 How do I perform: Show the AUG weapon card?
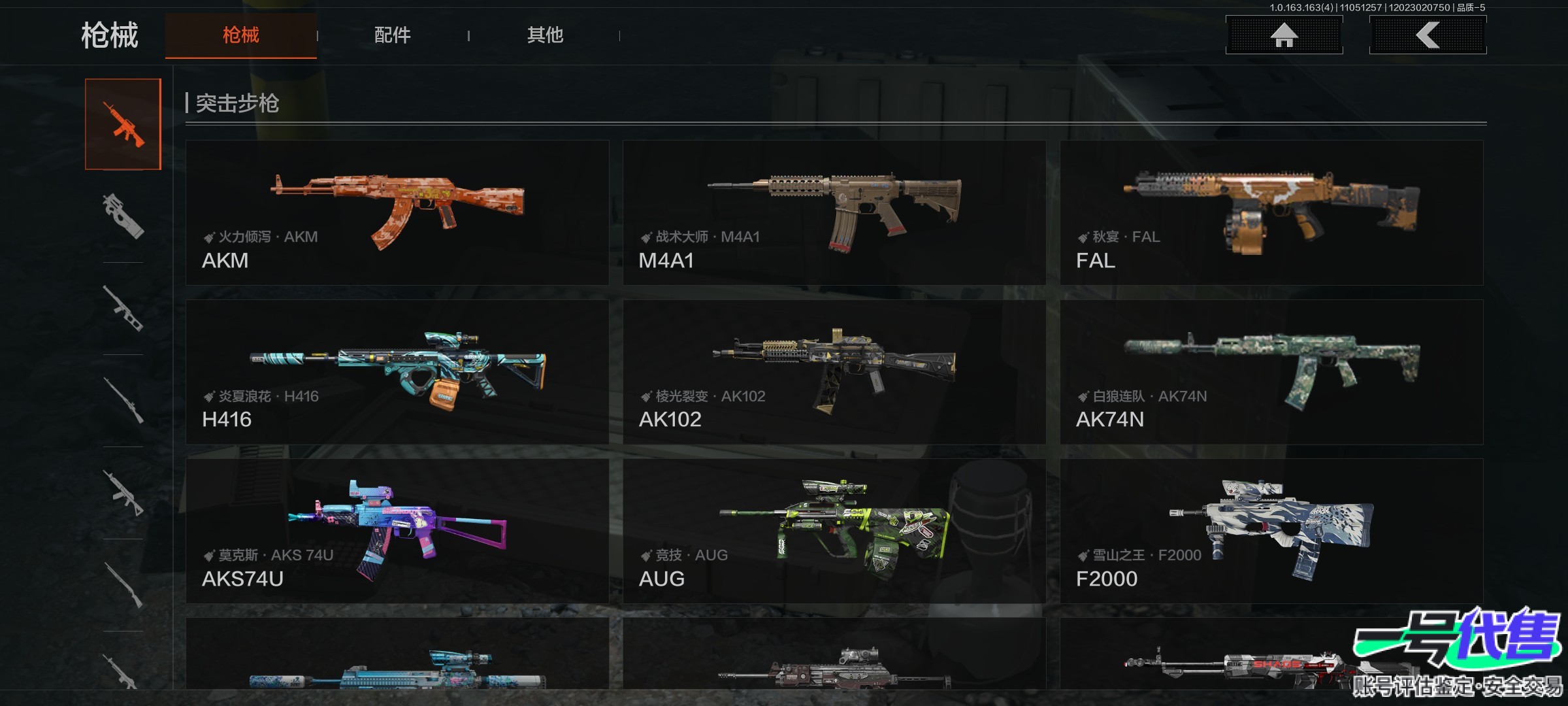834,531
